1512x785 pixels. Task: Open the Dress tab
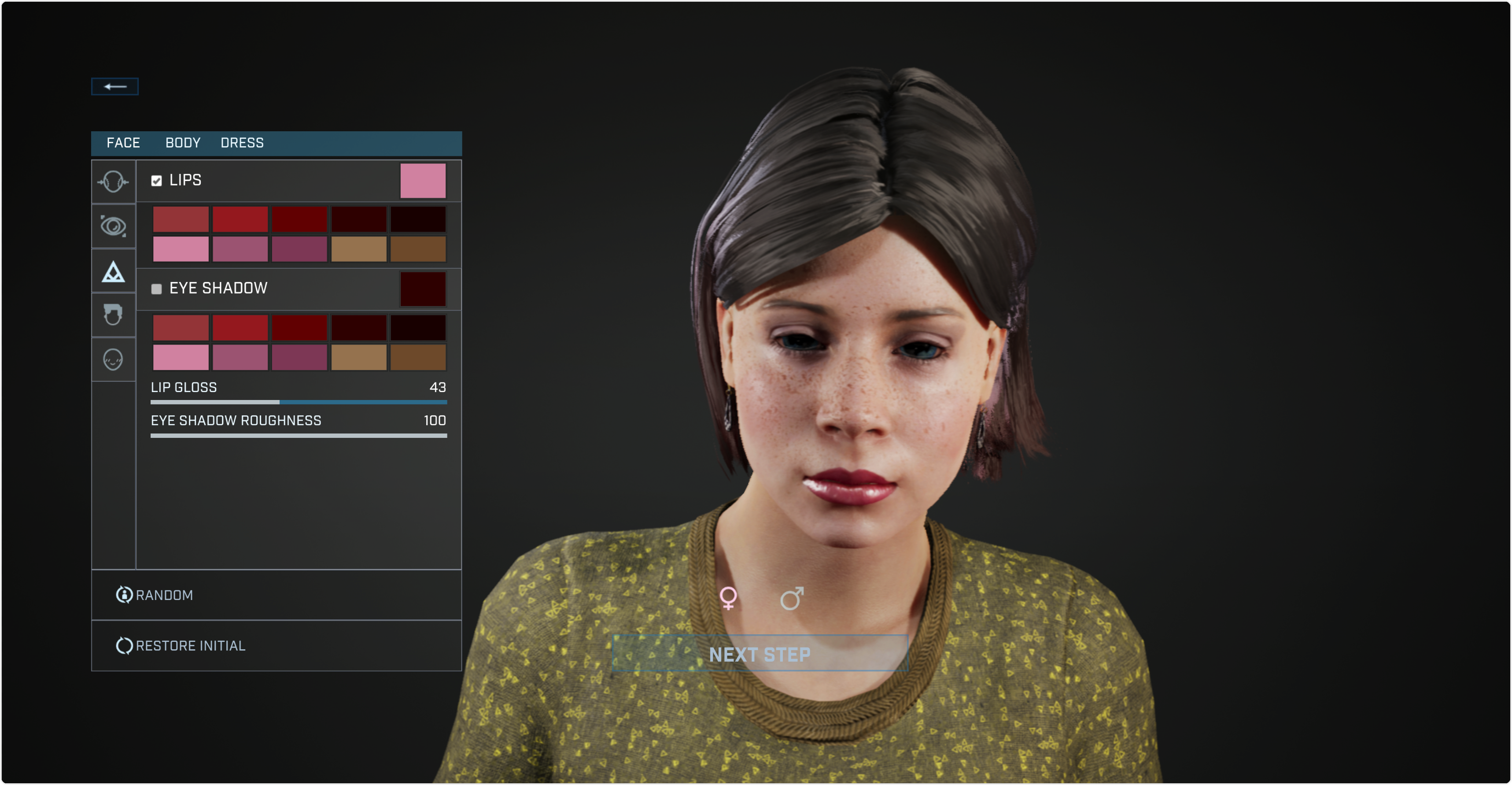click(x=242, y=143)
